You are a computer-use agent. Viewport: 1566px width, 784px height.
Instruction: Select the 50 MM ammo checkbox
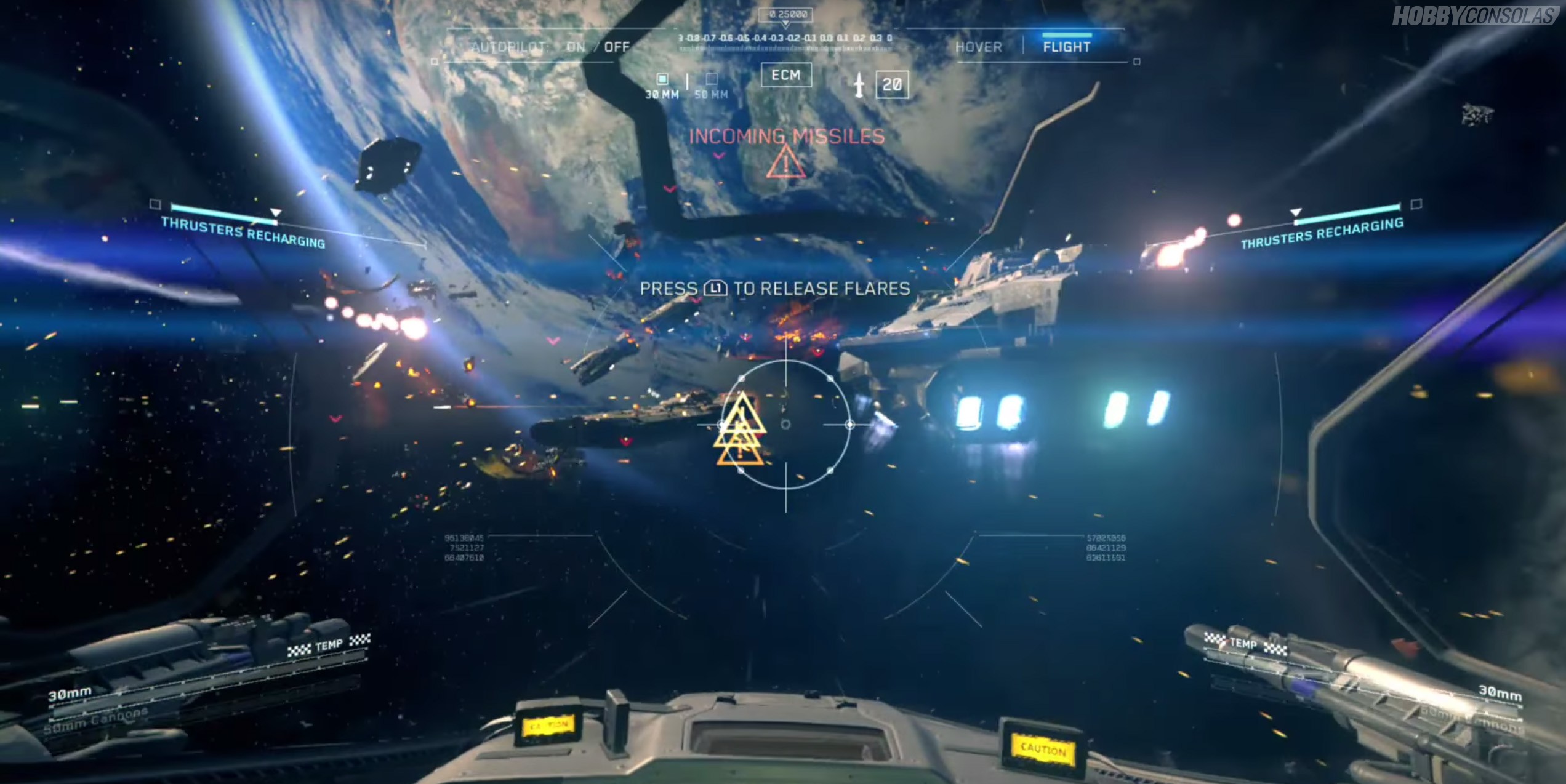[712, 79]
